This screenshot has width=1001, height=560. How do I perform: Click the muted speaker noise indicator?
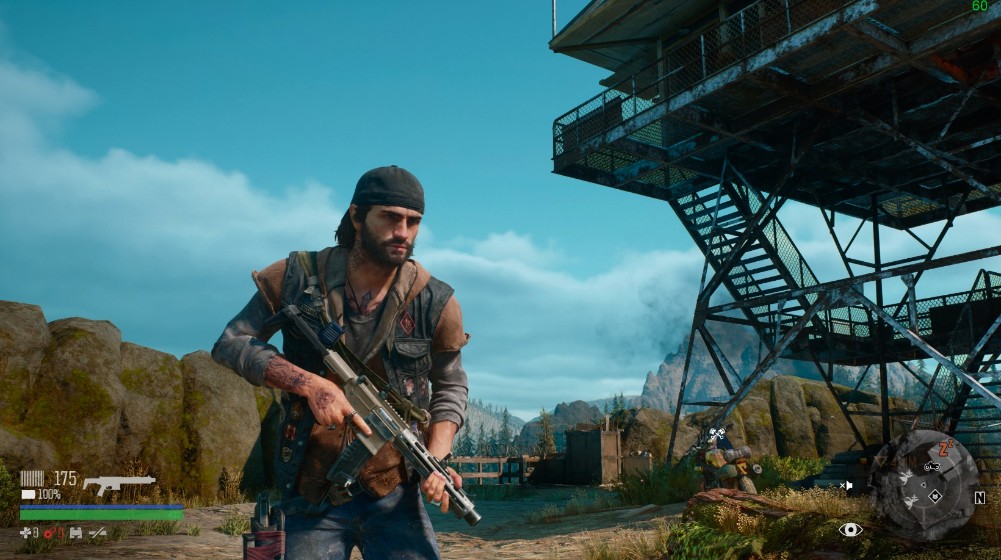click(x=847, y=485)
